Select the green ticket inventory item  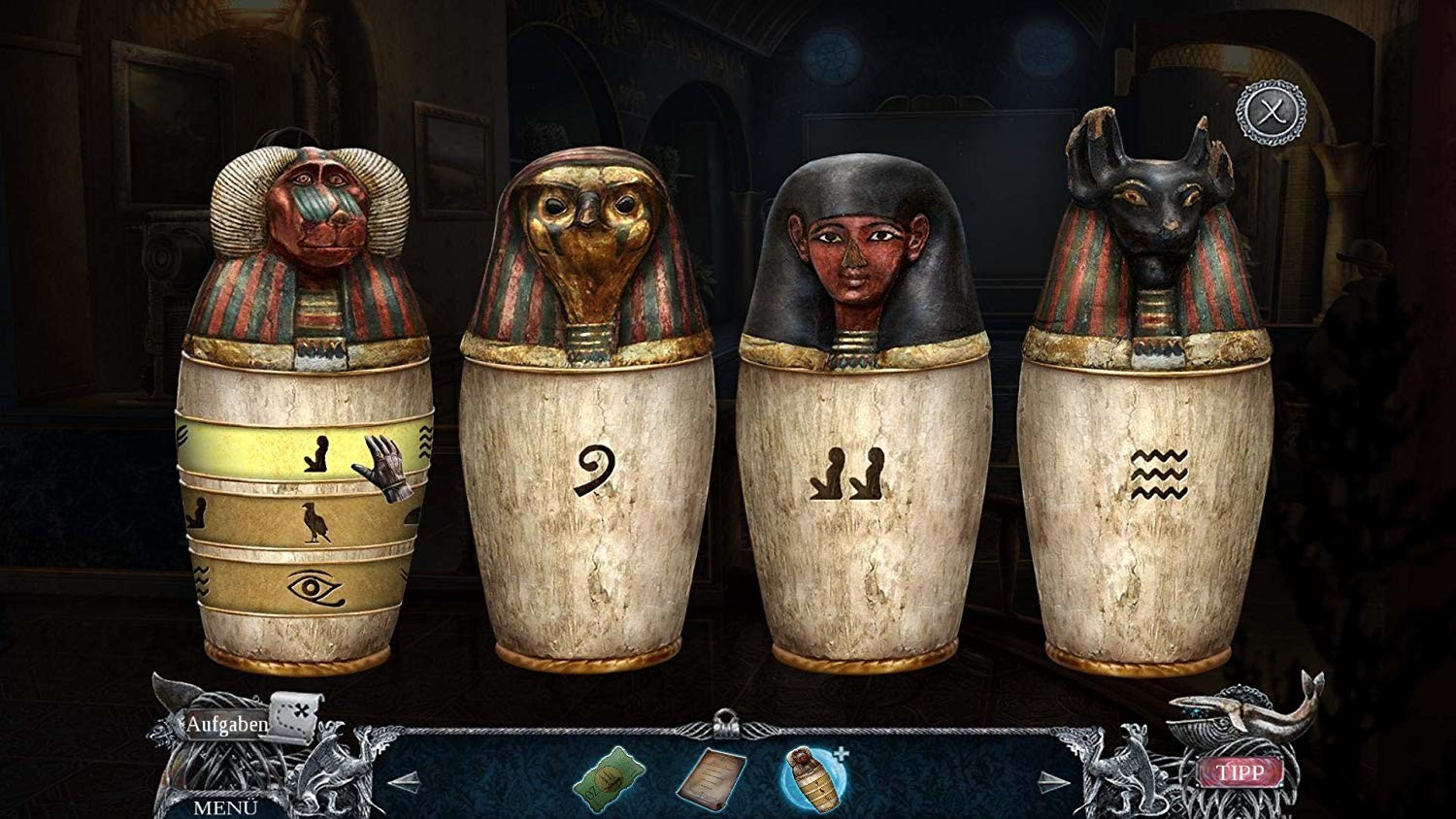coord(608,776)
